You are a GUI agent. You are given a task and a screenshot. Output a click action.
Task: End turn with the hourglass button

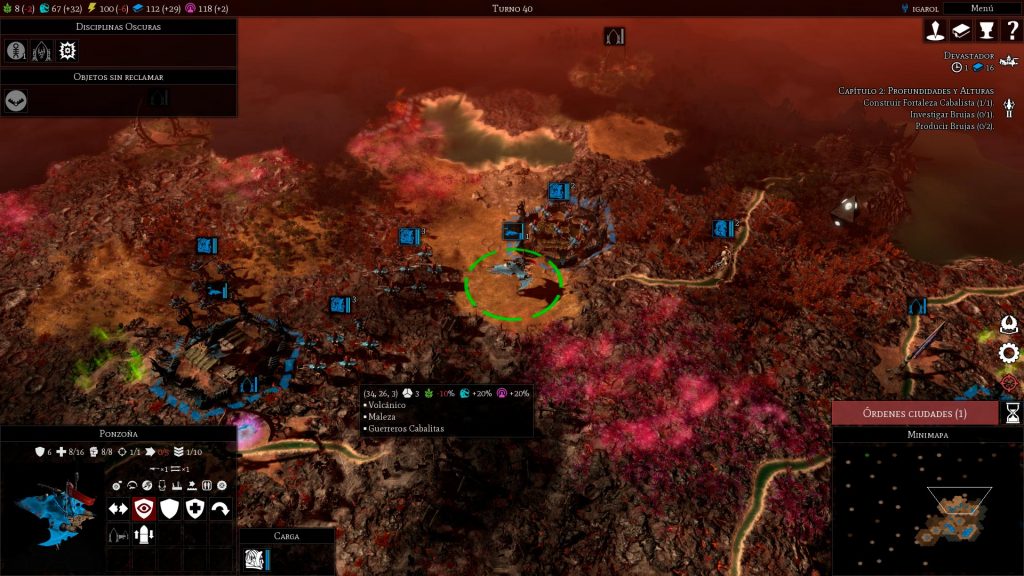1012,413
